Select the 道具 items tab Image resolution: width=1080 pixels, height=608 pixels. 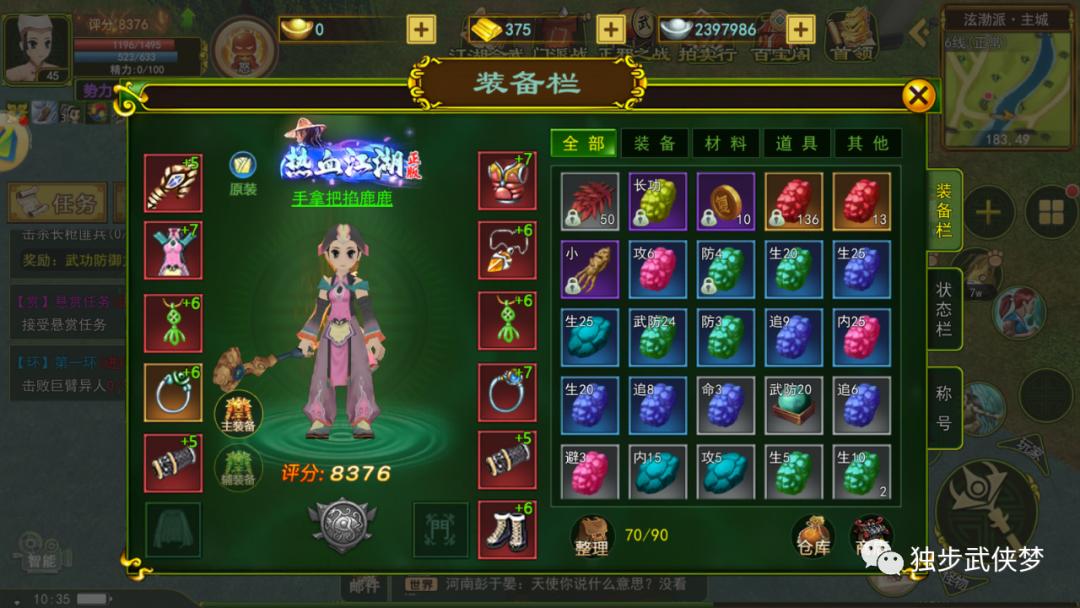[796, 143]
